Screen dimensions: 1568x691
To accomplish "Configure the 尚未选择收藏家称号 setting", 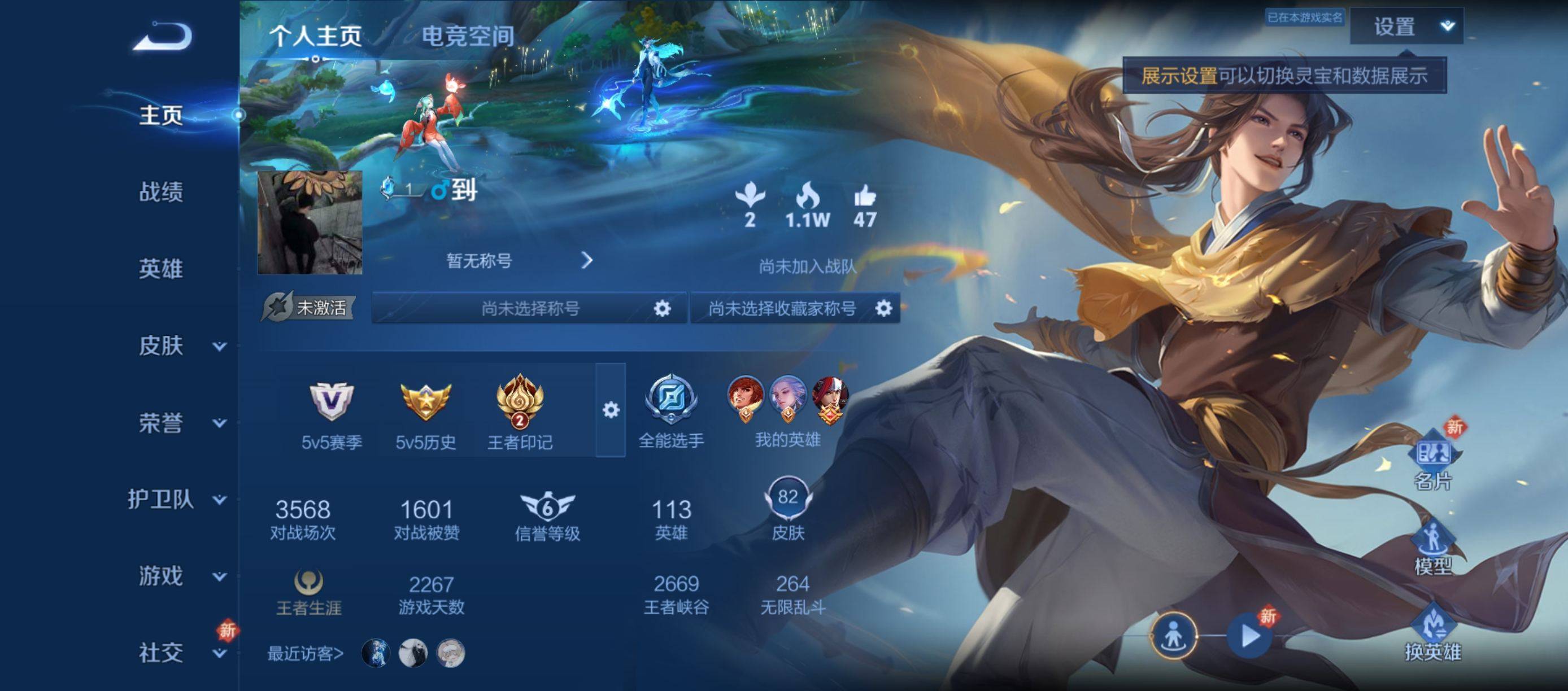I will [x=883, y=308].
